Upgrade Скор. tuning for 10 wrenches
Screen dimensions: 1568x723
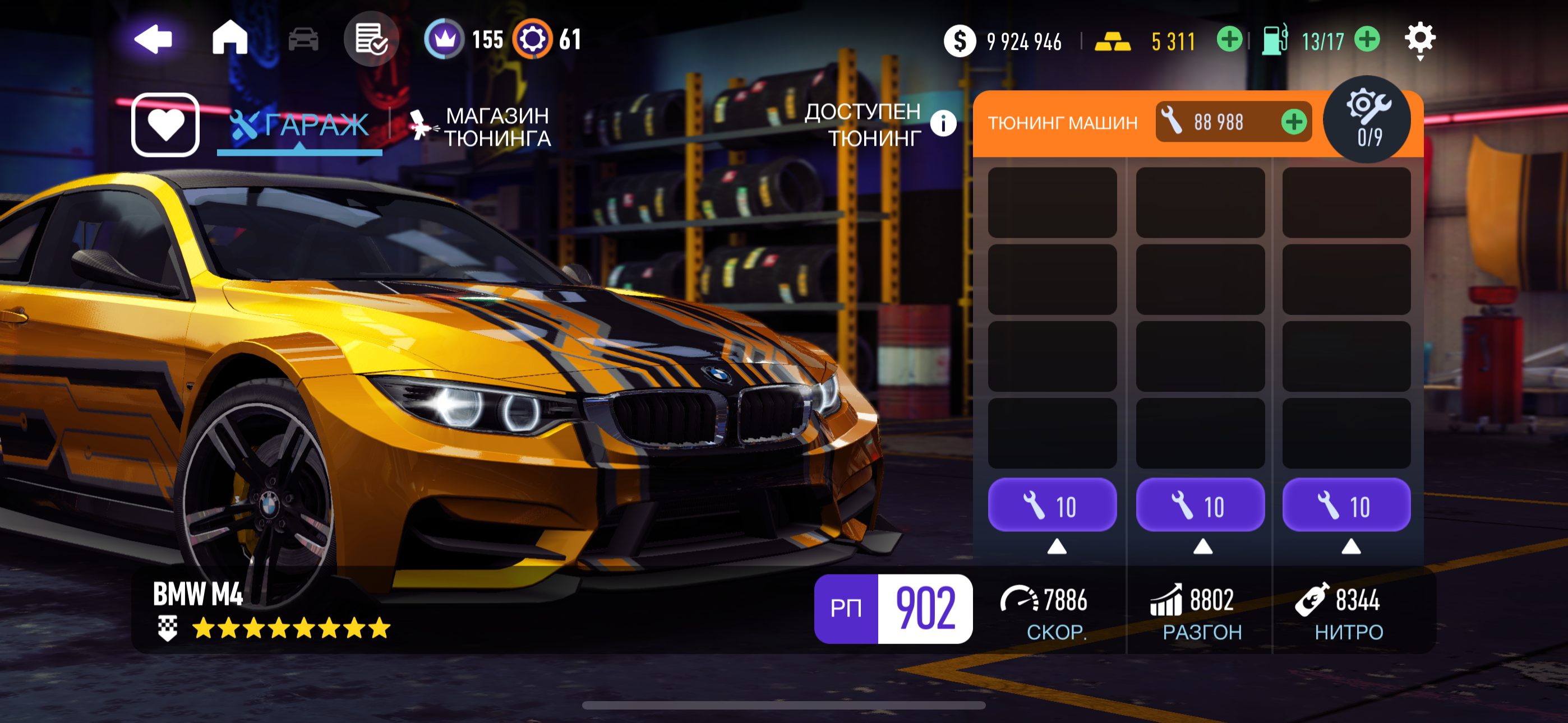[1052, 505]
